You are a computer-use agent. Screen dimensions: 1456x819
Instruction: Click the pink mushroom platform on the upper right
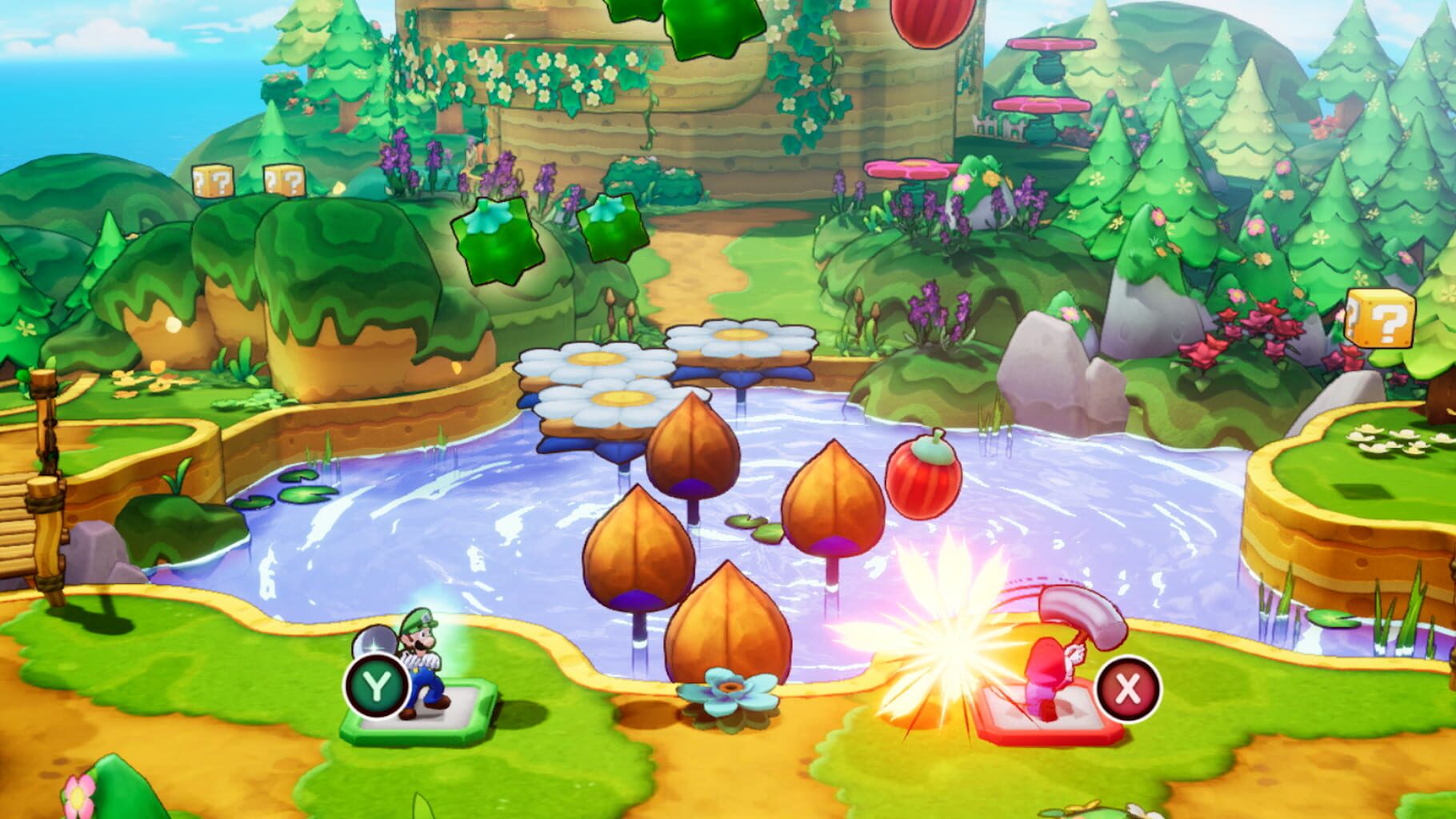coord(1050,45)
